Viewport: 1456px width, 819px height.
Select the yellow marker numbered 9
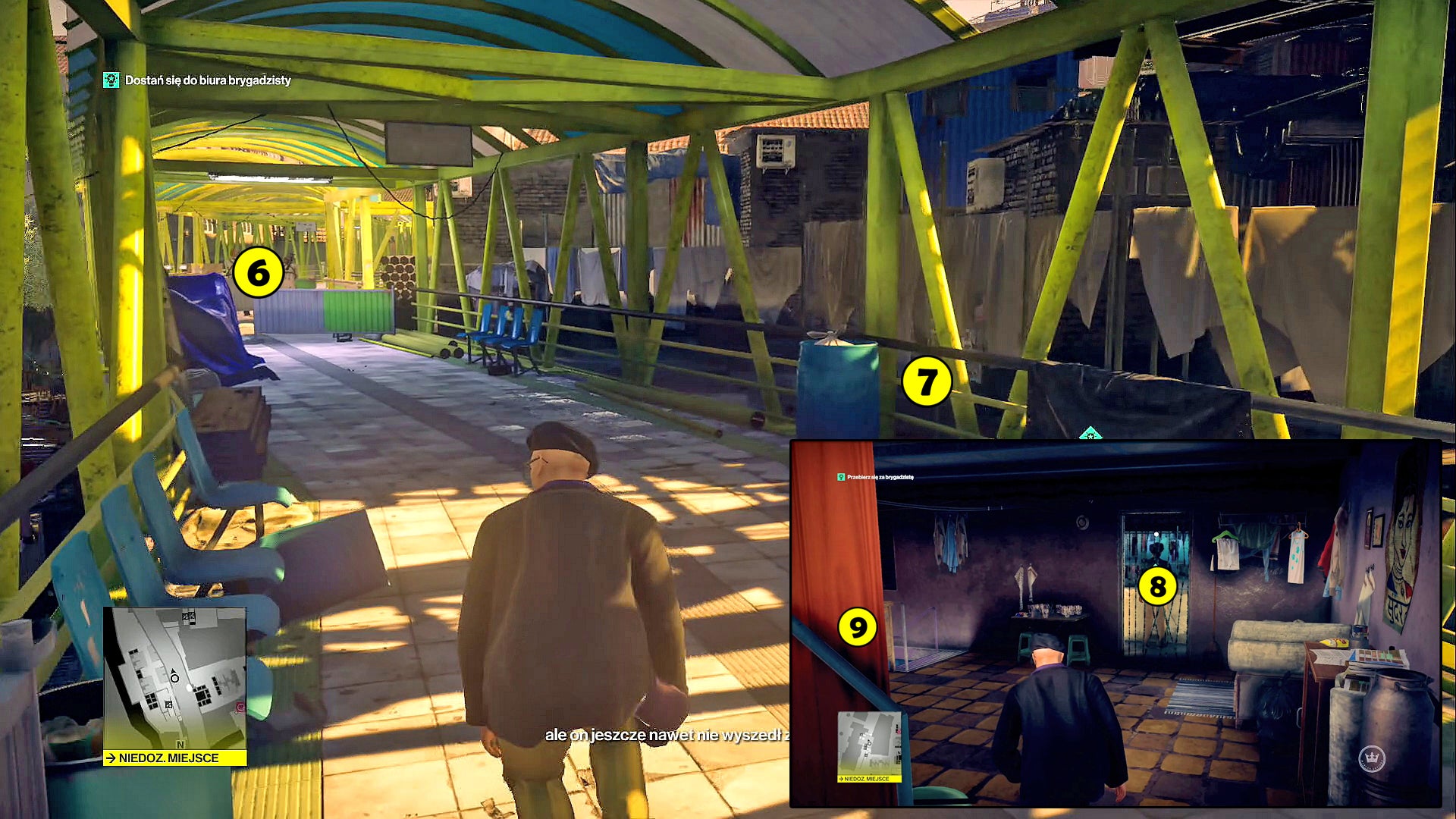858,628
